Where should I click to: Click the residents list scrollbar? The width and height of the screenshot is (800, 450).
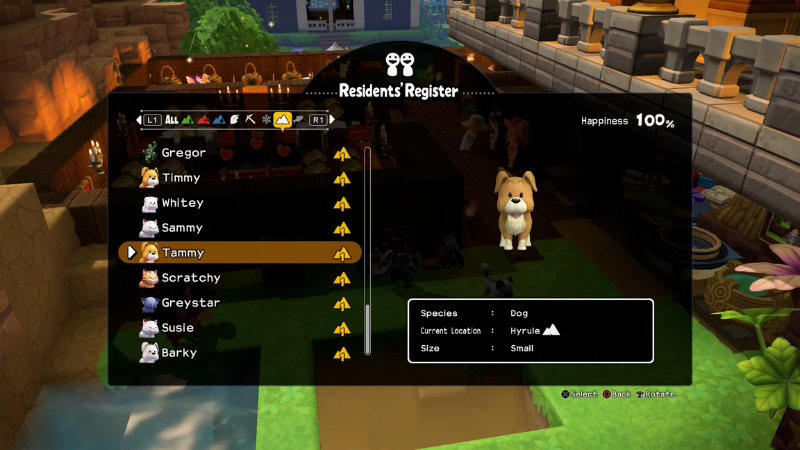368,250
